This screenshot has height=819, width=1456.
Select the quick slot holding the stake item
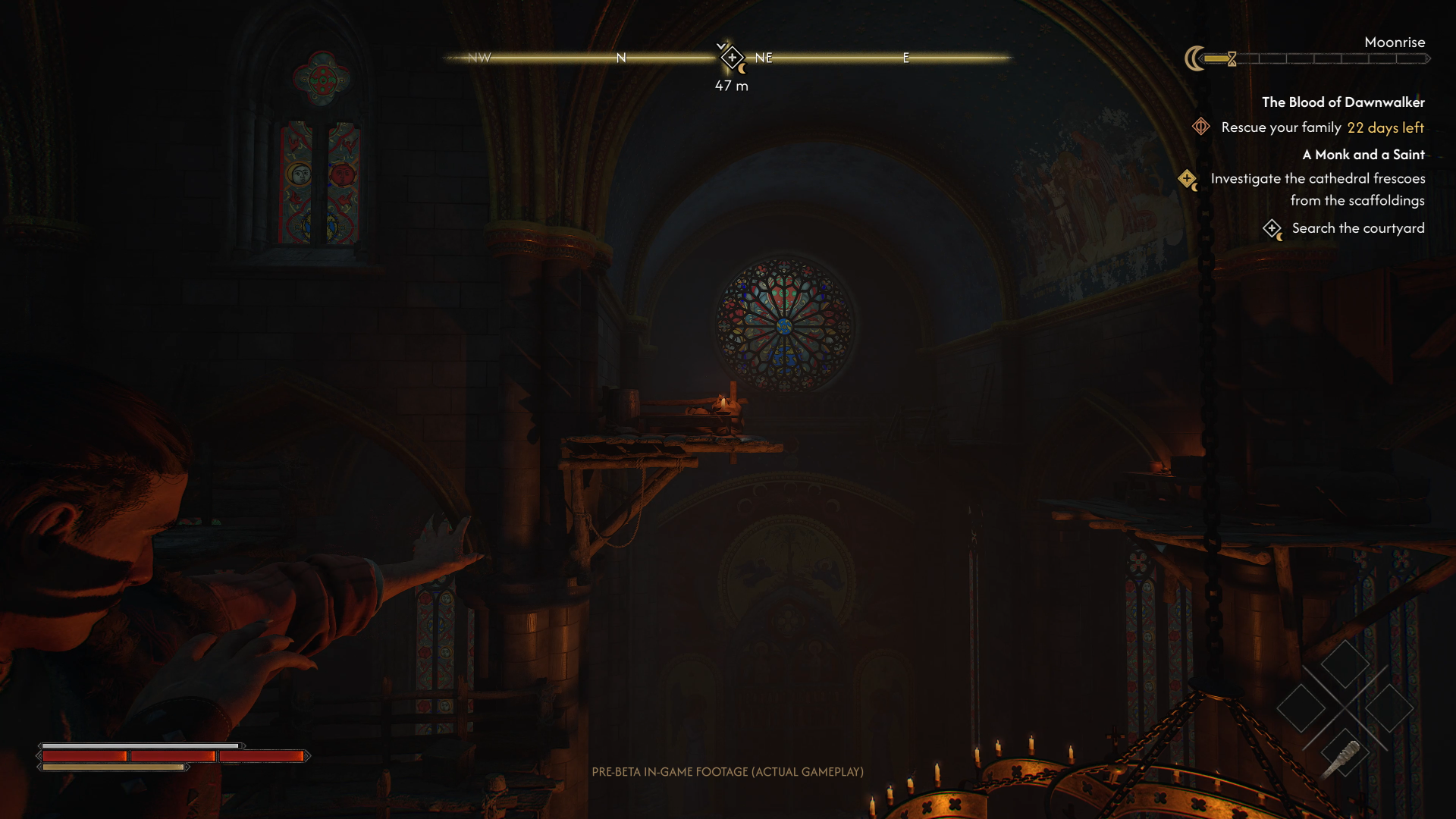1345,754
